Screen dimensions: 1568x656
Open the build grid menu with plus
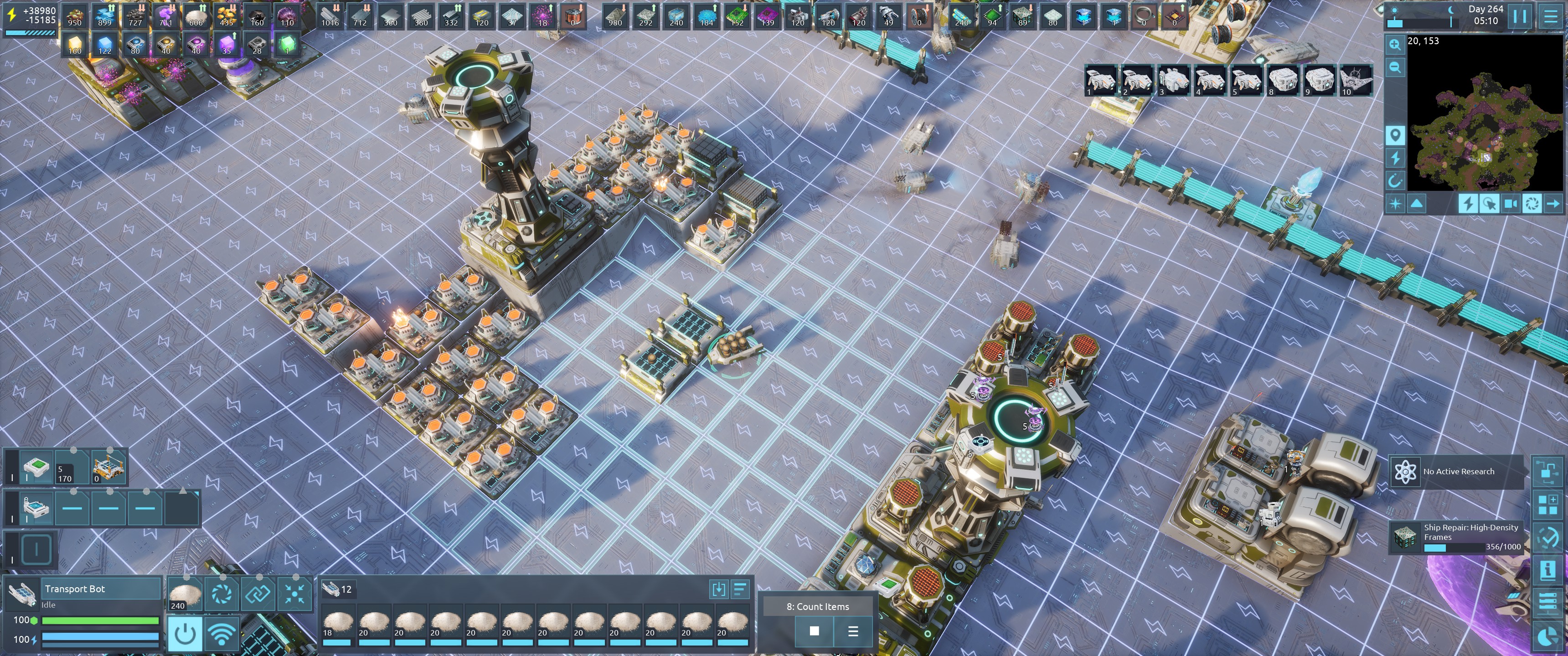point(1548,504)
